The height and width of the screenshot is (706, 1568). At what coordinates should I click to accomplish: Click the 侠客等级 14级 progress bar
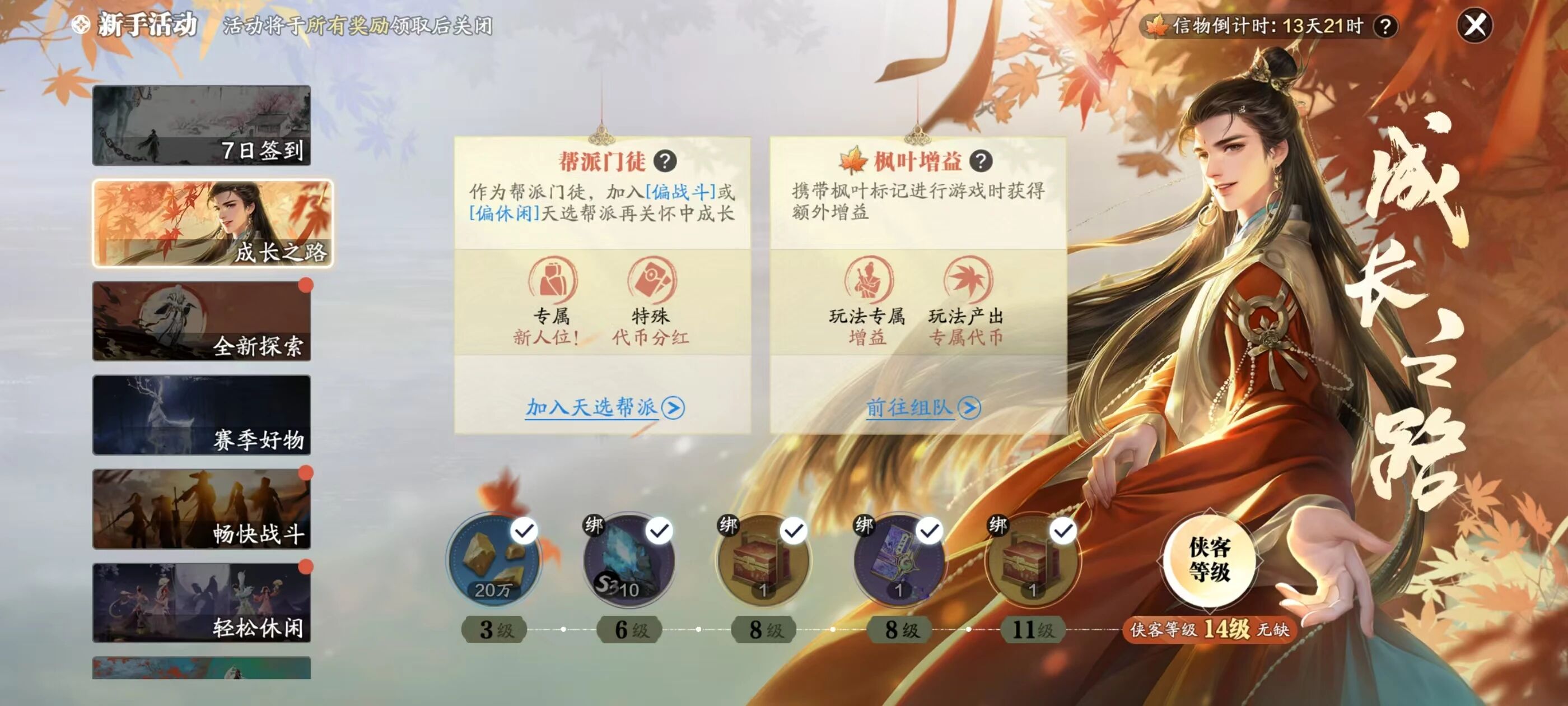[x=1210, y=631]
